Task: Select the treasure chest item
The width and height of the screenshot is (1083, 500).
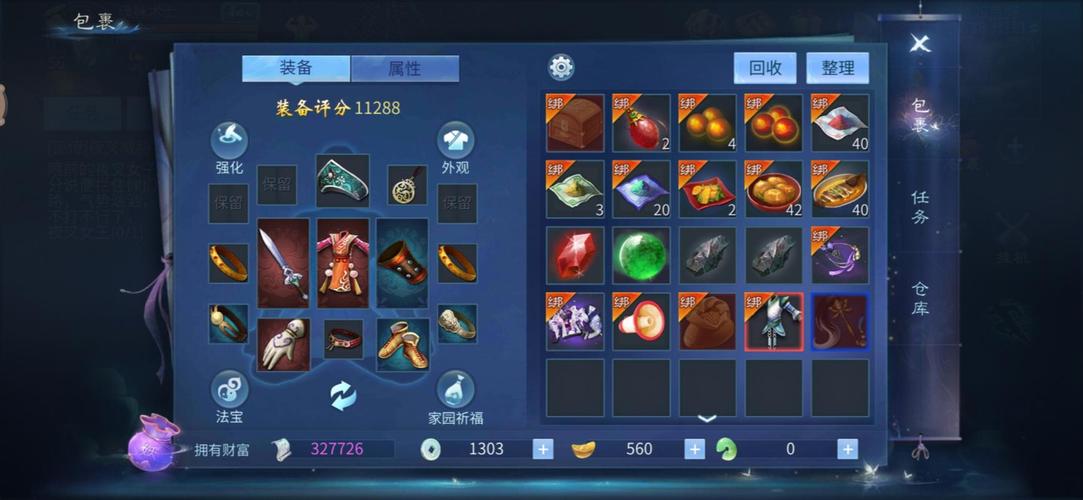Action: click(x=575, y=122)
